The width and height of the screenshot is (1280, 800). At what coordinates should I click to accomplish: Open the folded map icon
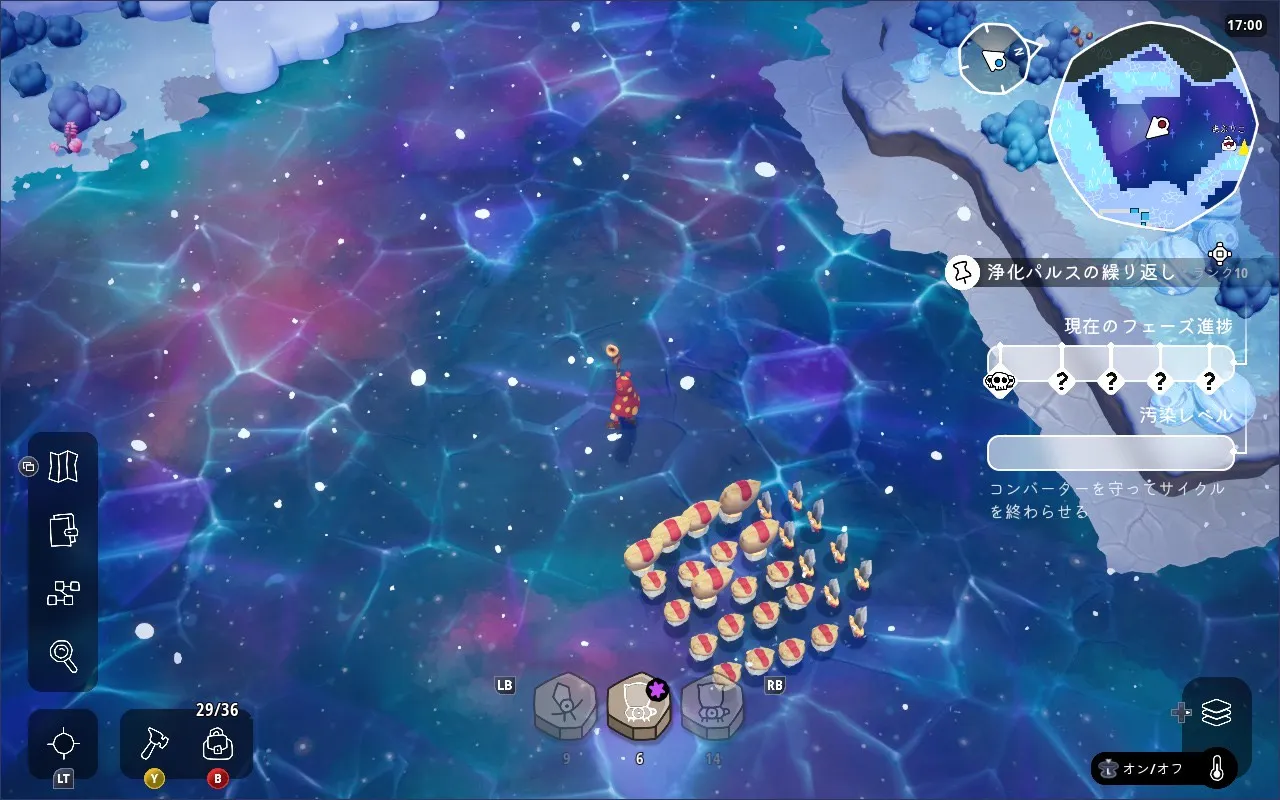(63, 466)
